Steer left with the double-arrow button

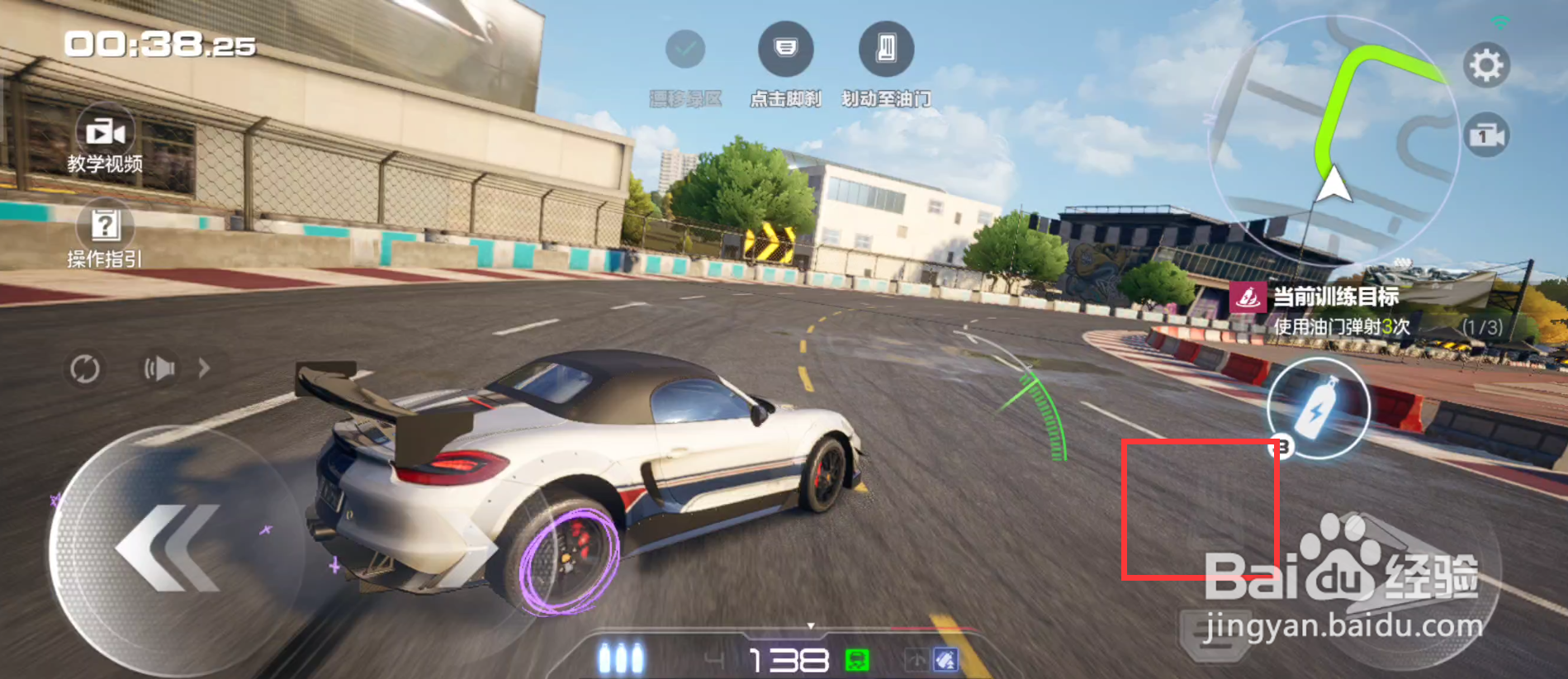[x=168, y=548]
